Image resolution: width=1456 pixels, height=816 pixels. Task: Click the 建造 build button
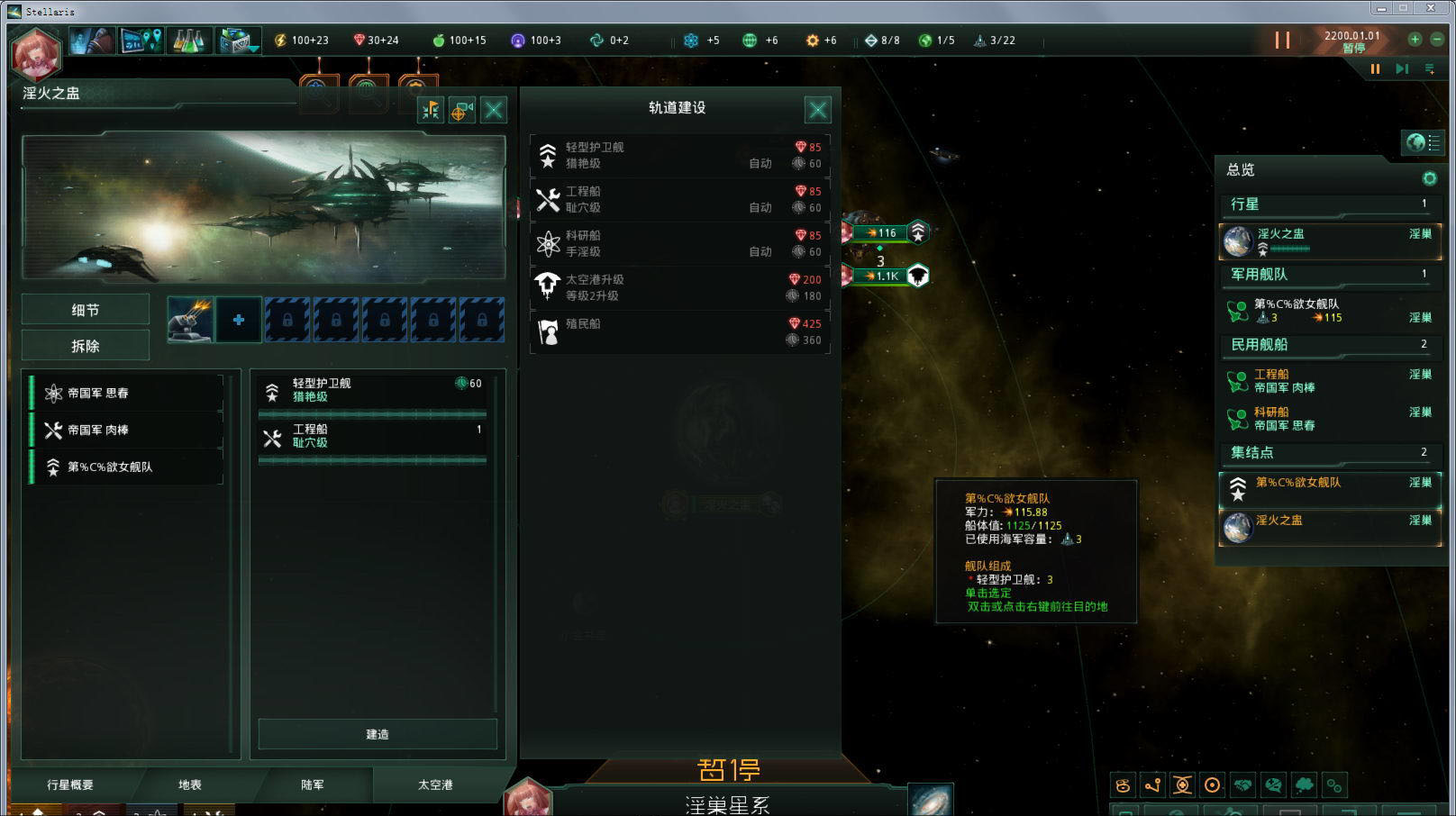coord(376,734)
